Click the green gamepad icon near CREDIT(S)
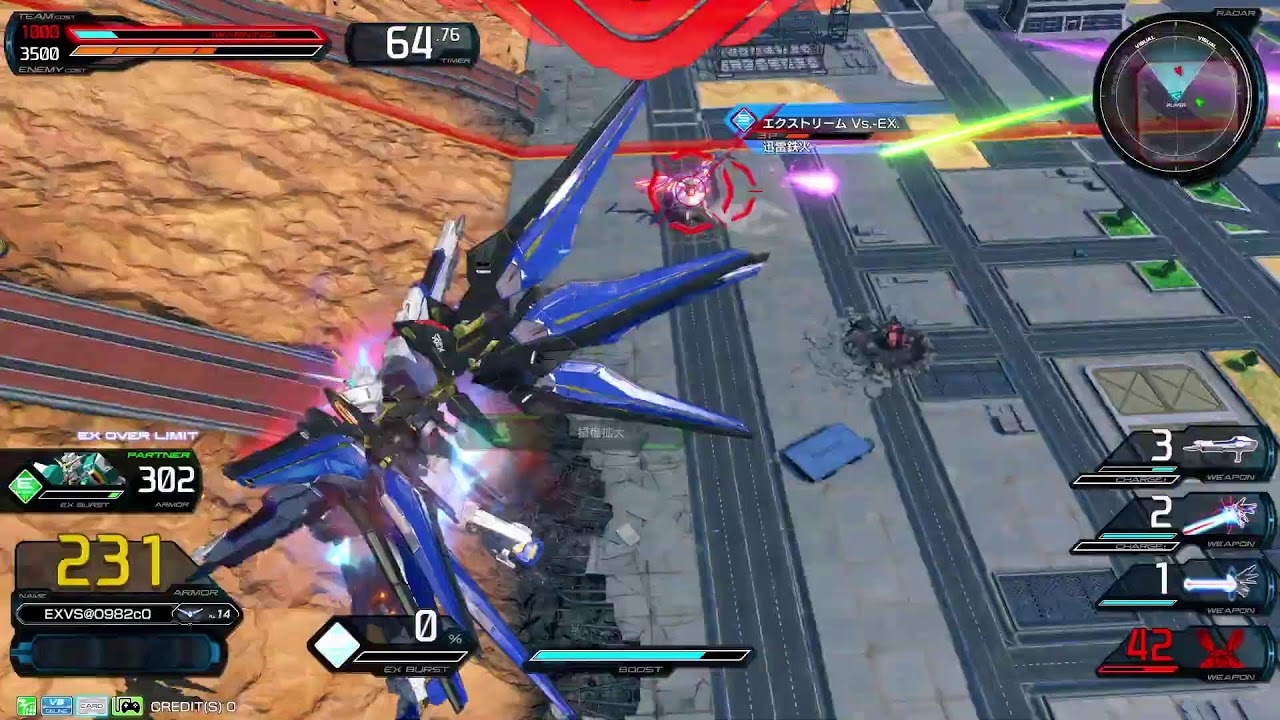Image resolution: width=1280 pixels, height=720 pixels. pyautogui.click(x=127, y=705)
